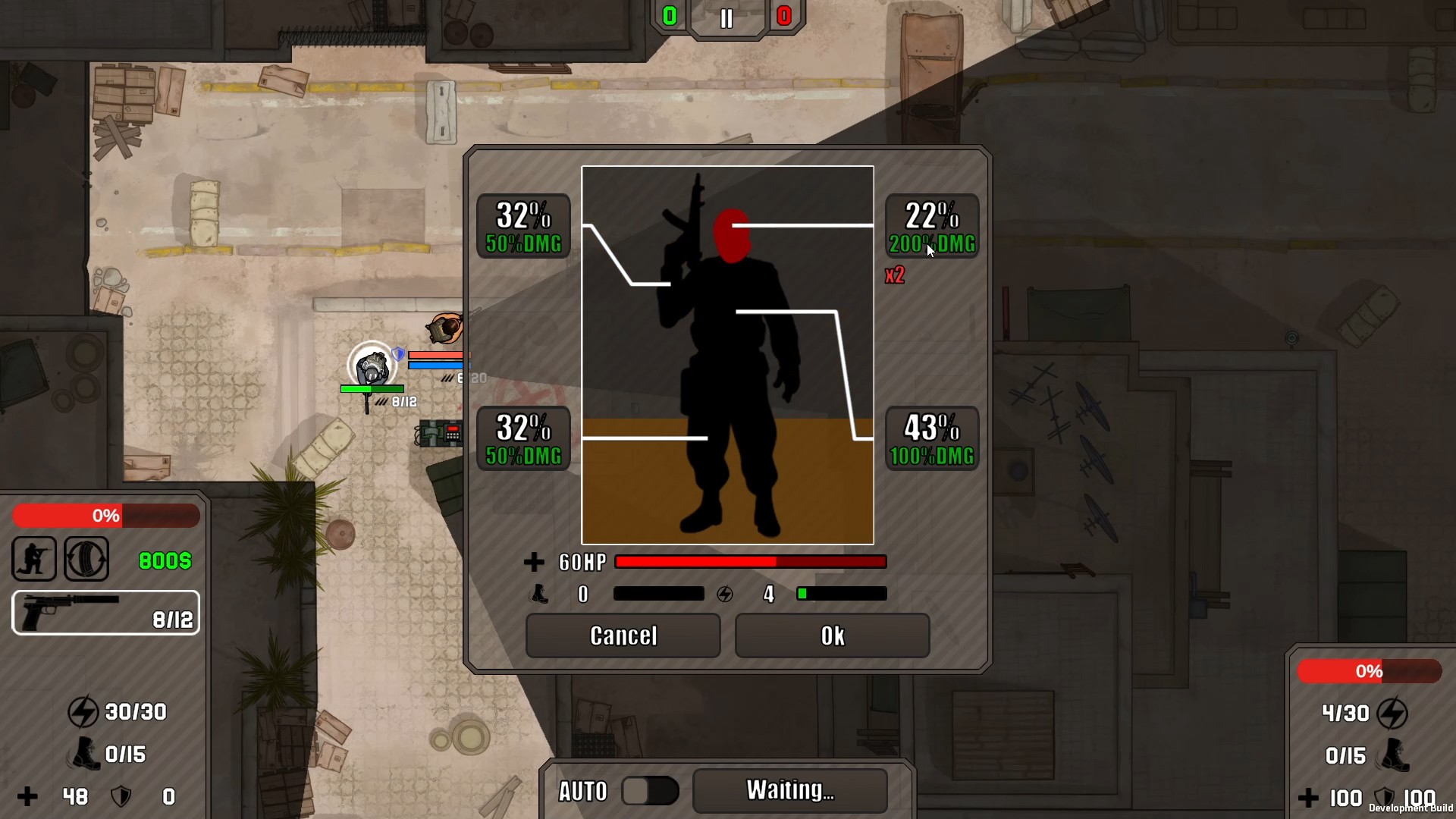1456x819 pixels.
Task: Cancel the targeting dialog
Action: (x=623, y=635)
